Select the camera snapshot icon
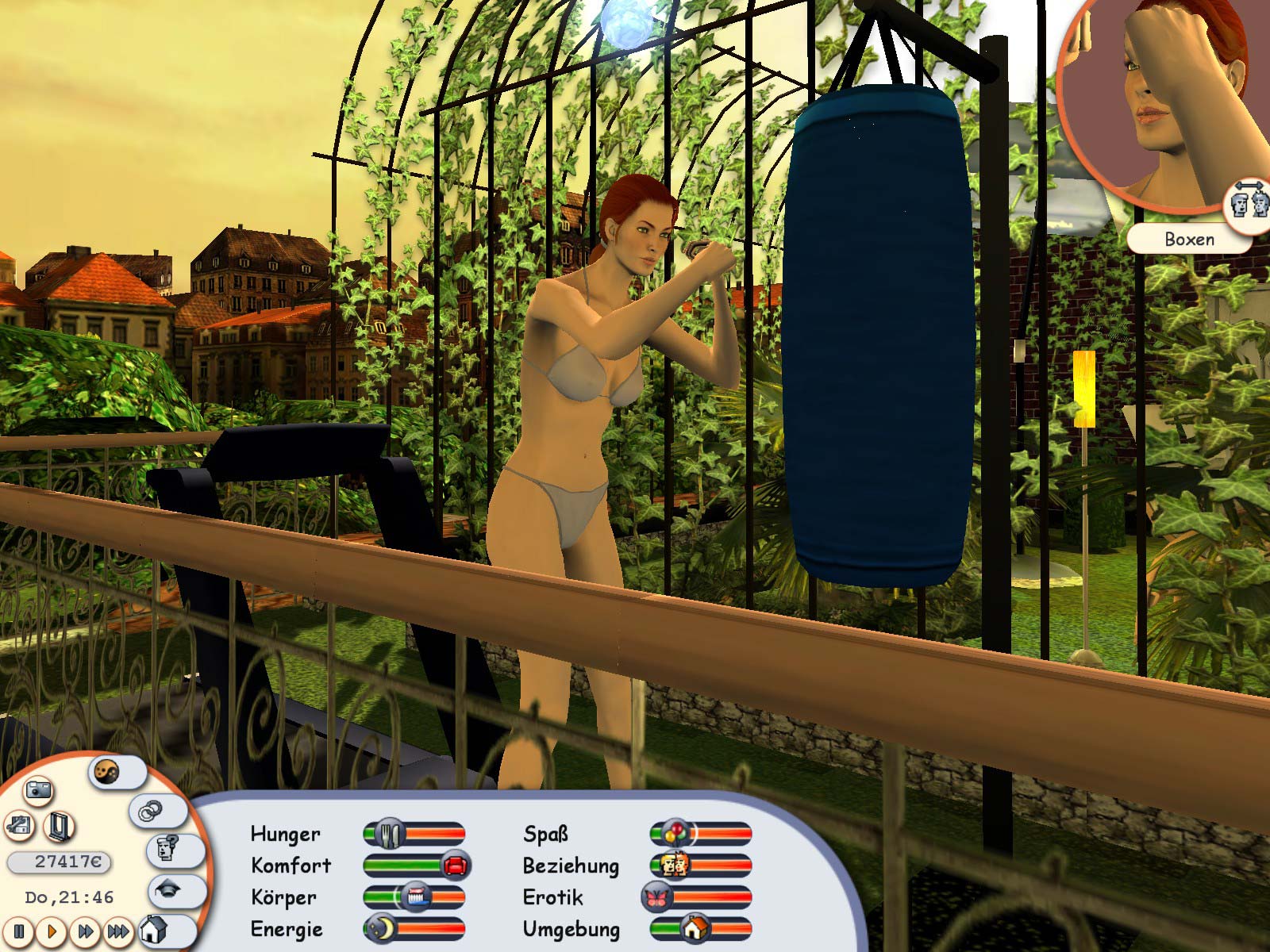Screen dimensions: 1270x952 [39, 791]
